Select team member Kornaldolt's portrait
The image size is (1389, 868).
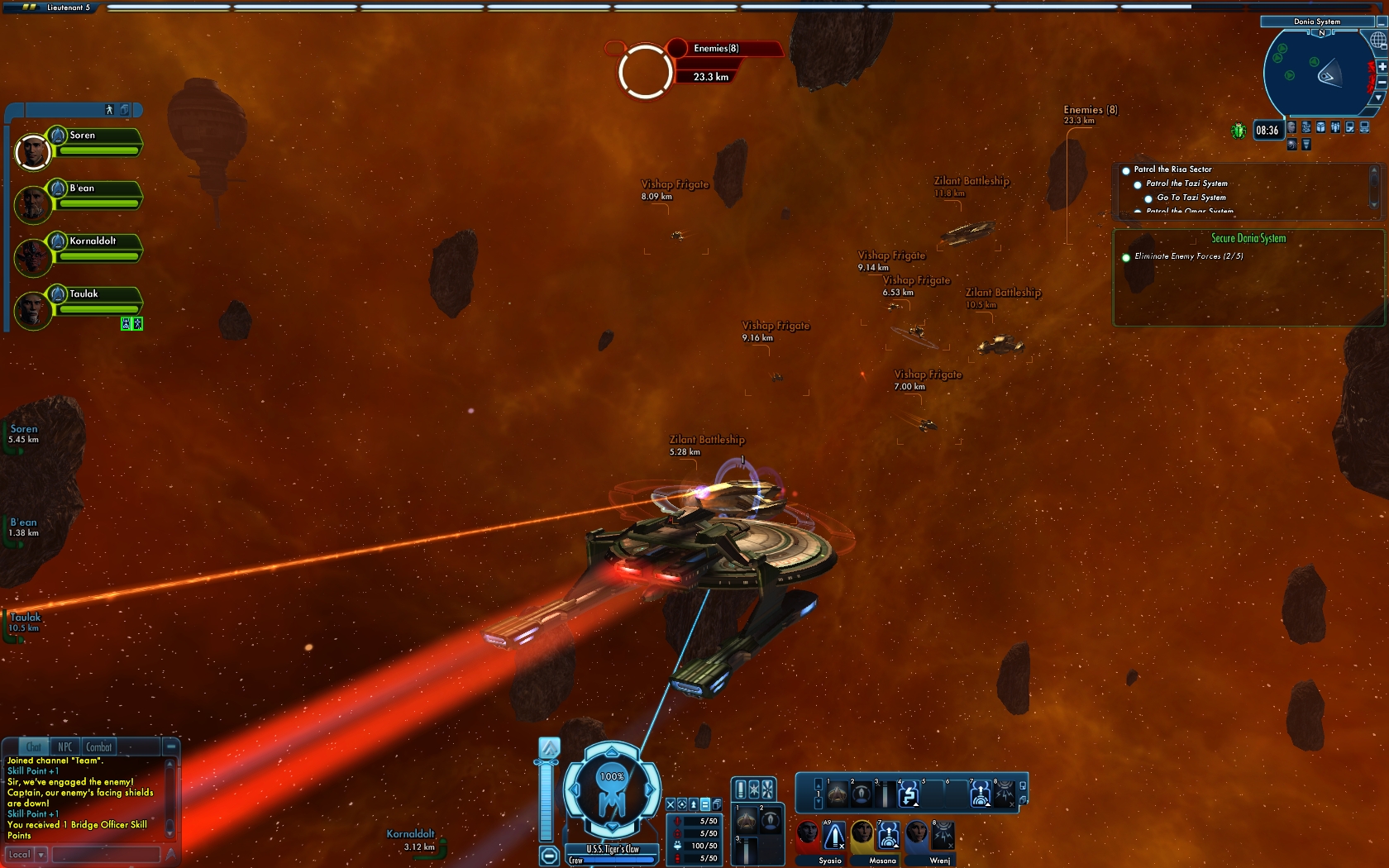pos(33,257)
